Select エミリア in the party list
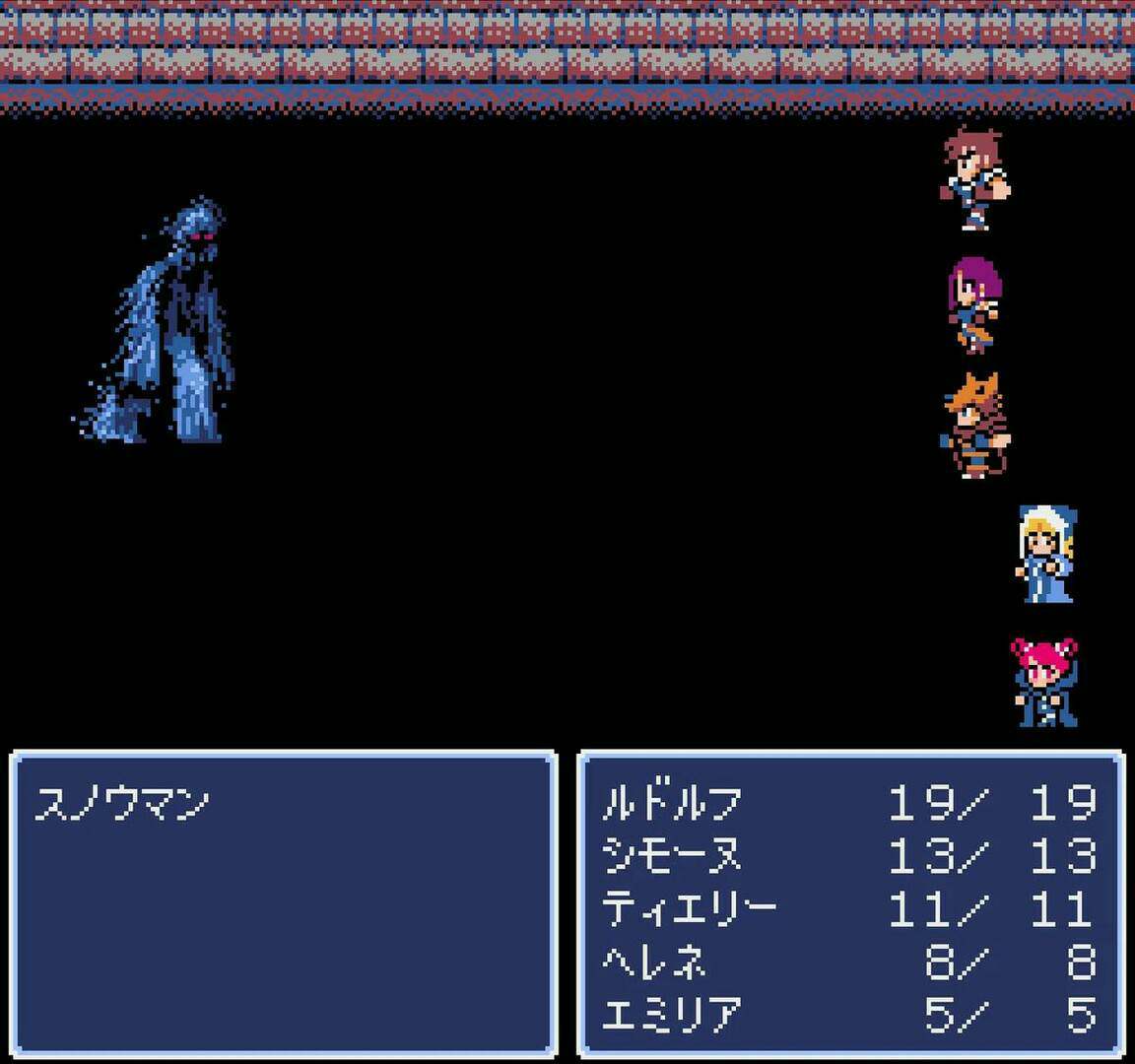This screenshot has width=1135, height=1064. (671, 1014)
